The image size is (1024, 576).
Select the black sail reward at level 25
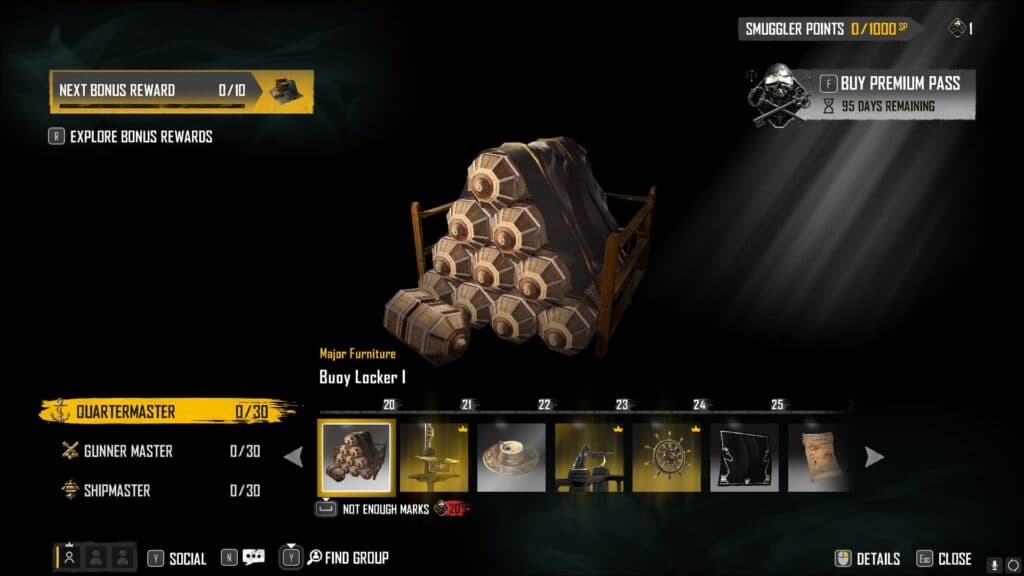(x=744, y=457)
